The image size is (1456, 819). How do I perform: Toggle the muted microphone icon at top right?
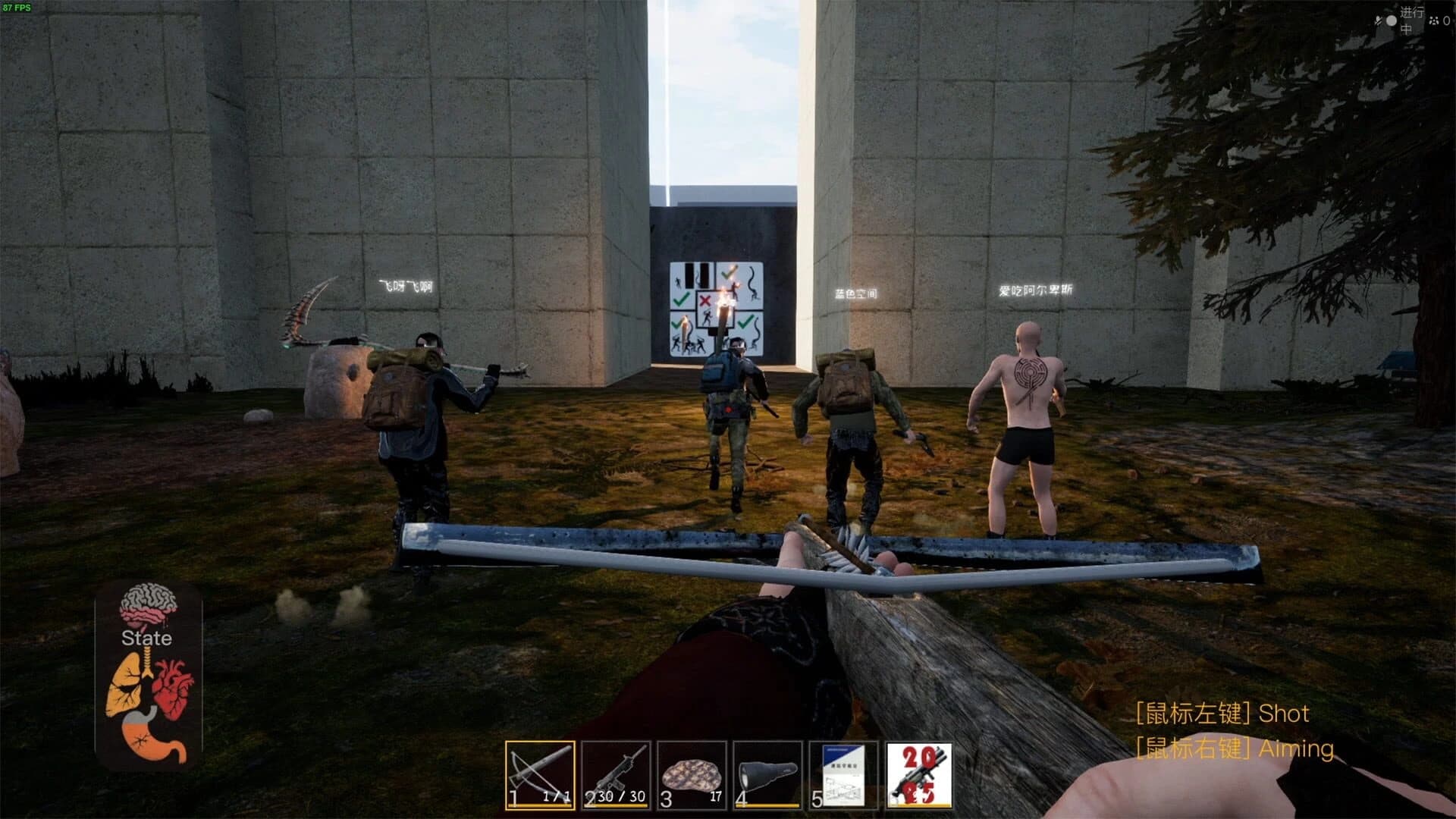coord(1378,20)
